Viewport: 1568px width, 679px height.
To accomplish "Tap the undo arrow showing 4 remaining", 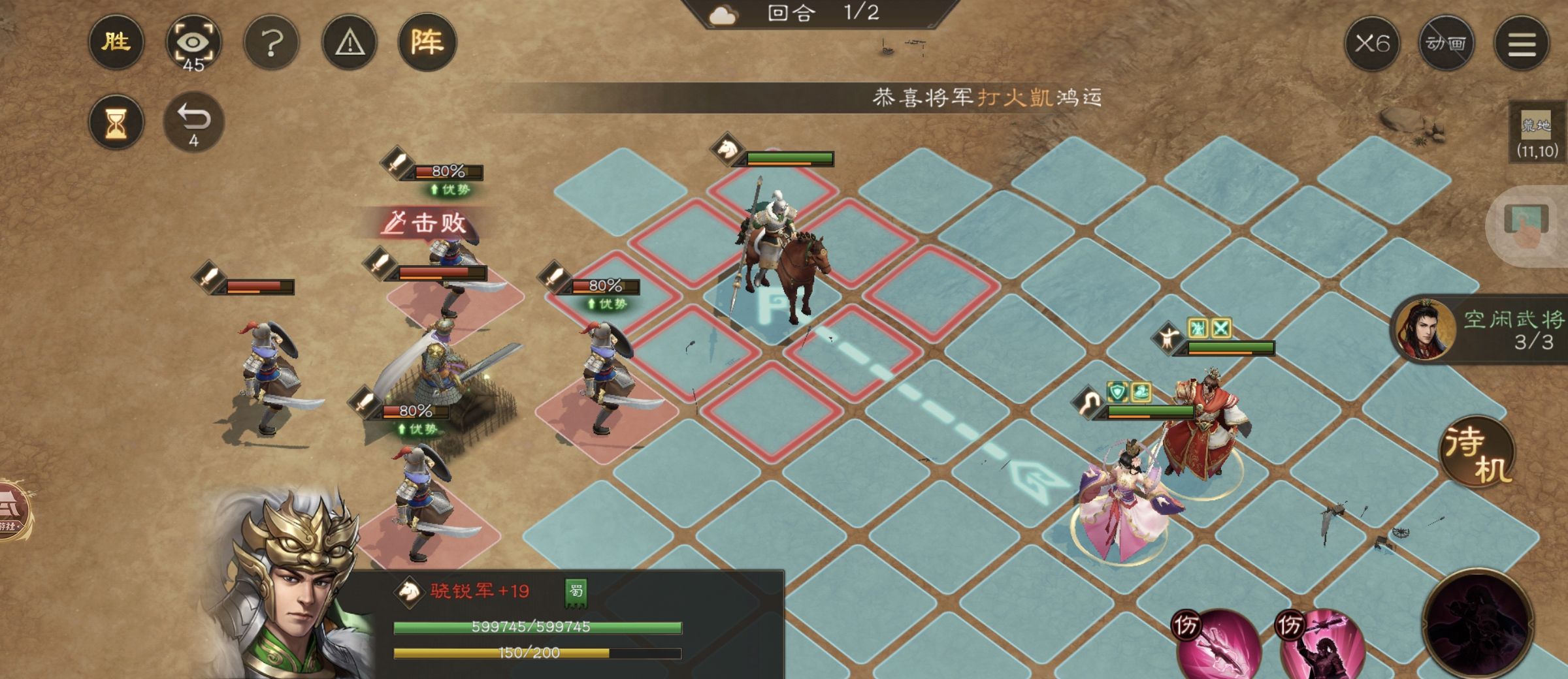I will [194, 119].
